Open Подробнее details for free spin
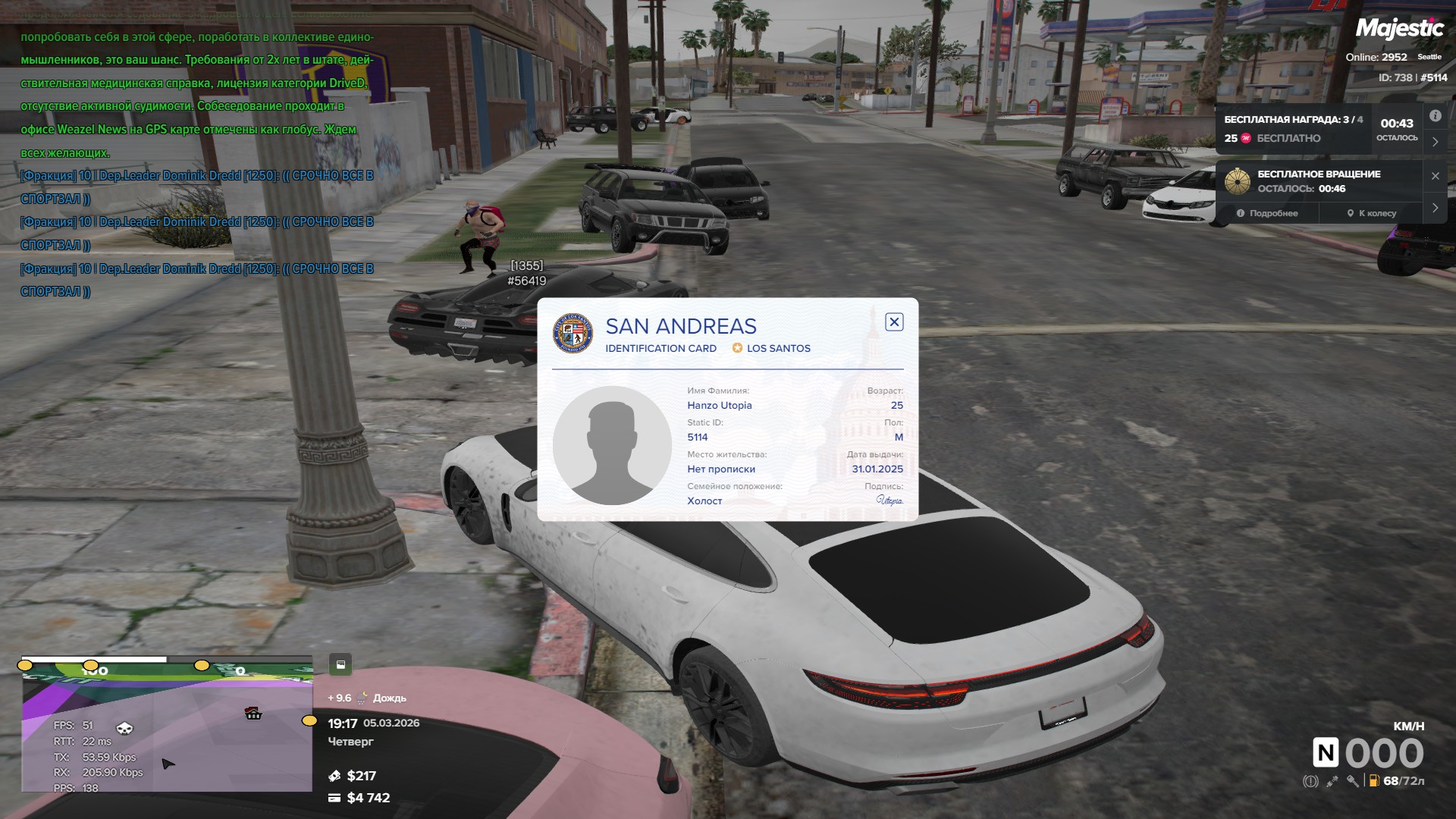Viewport: 1456px width, 819px height. [1267, 214]
